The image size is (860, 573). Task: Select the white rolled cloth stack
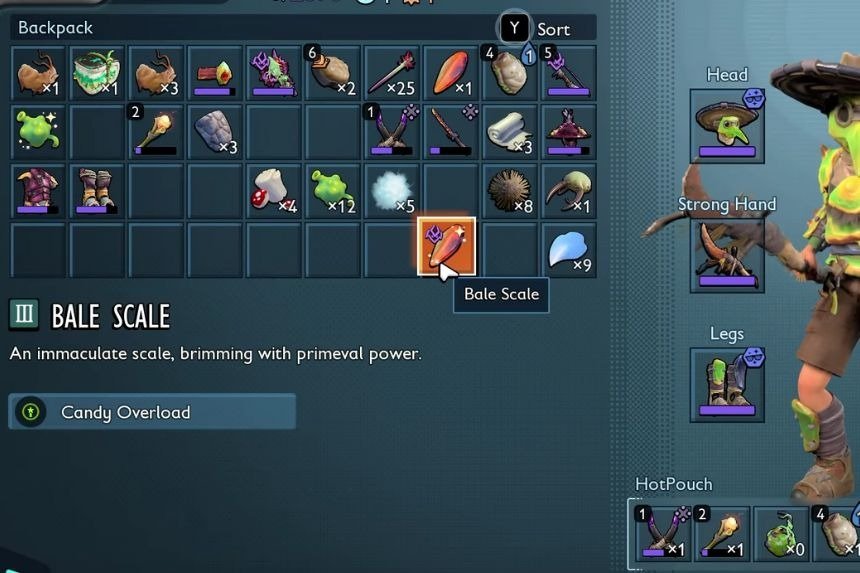(x=509, y=131)
